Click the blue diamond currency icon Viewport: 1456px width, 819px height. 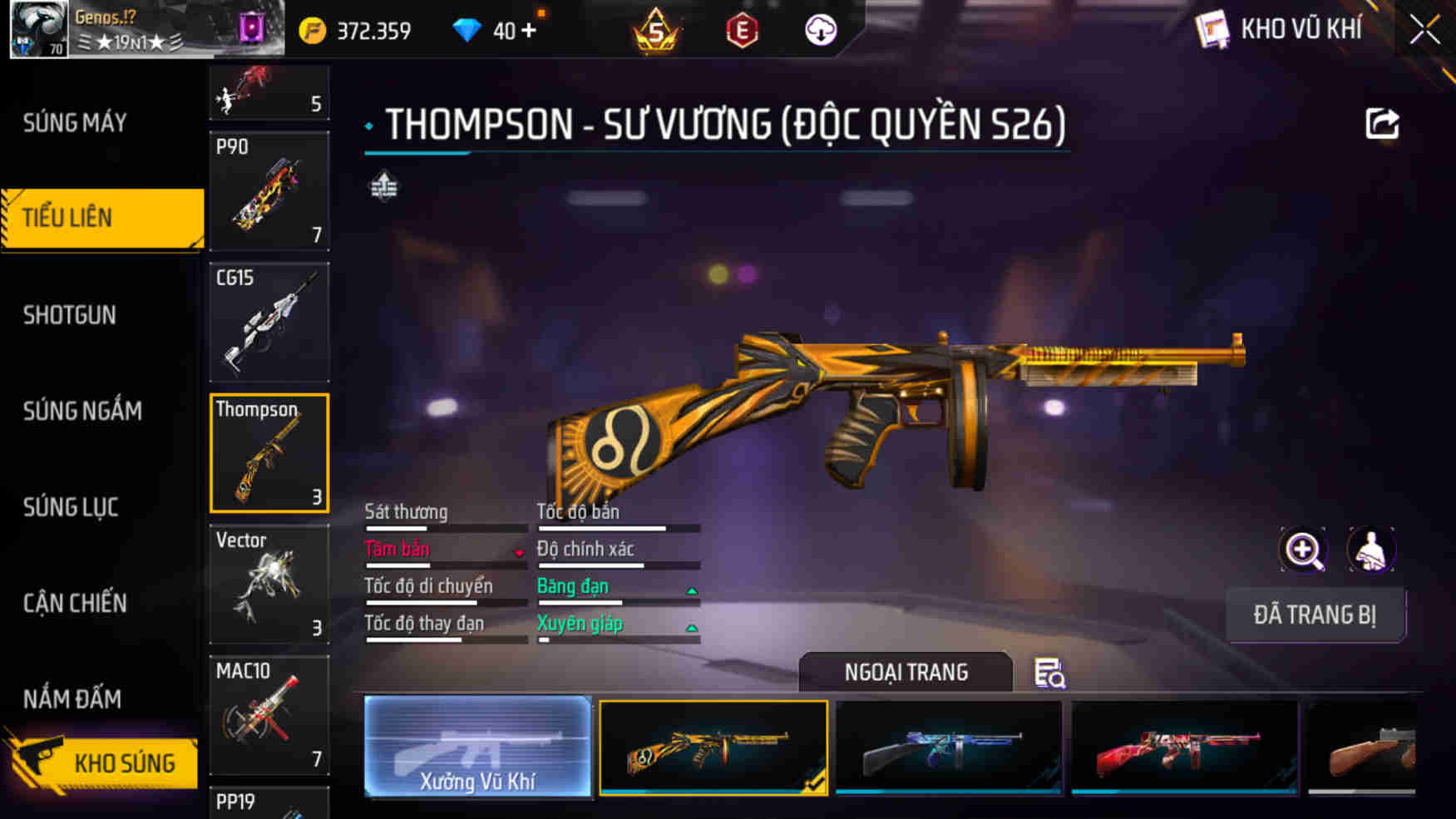471,30
